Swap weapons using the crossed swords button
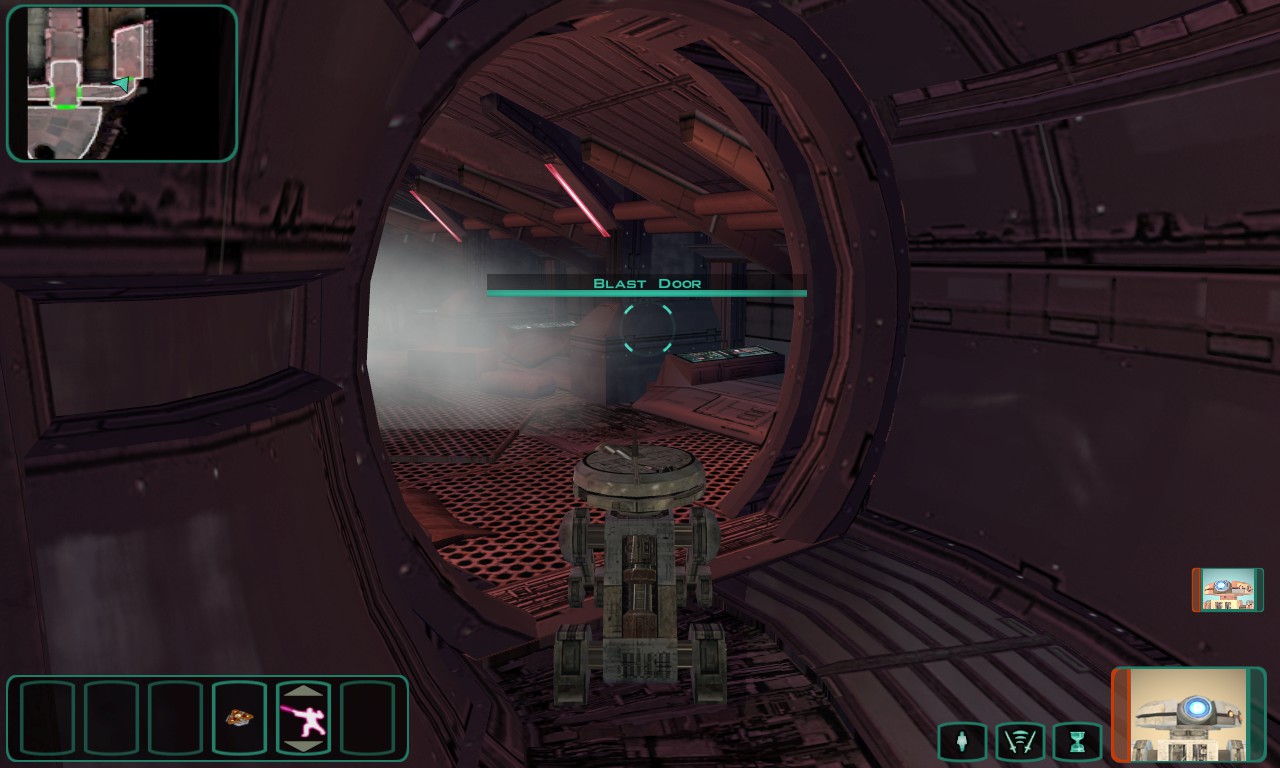1280x768 pixels. click(x=1019, y=742)
